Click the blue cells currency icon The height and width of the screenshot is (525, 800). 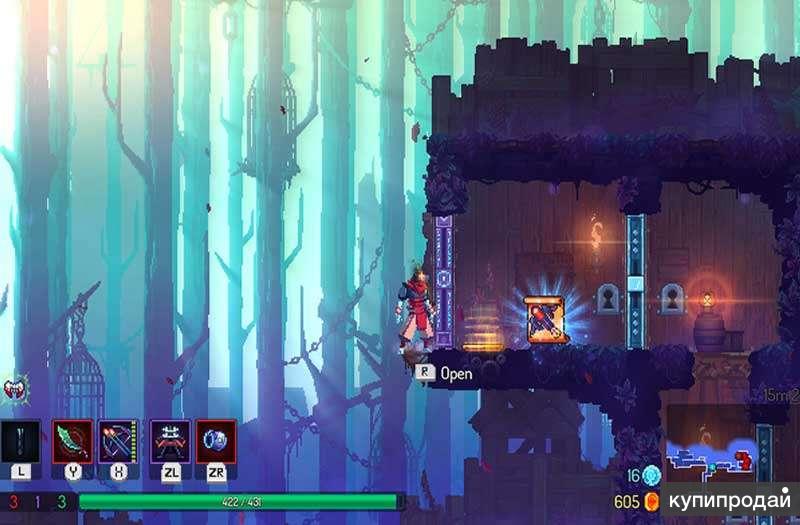652,475
